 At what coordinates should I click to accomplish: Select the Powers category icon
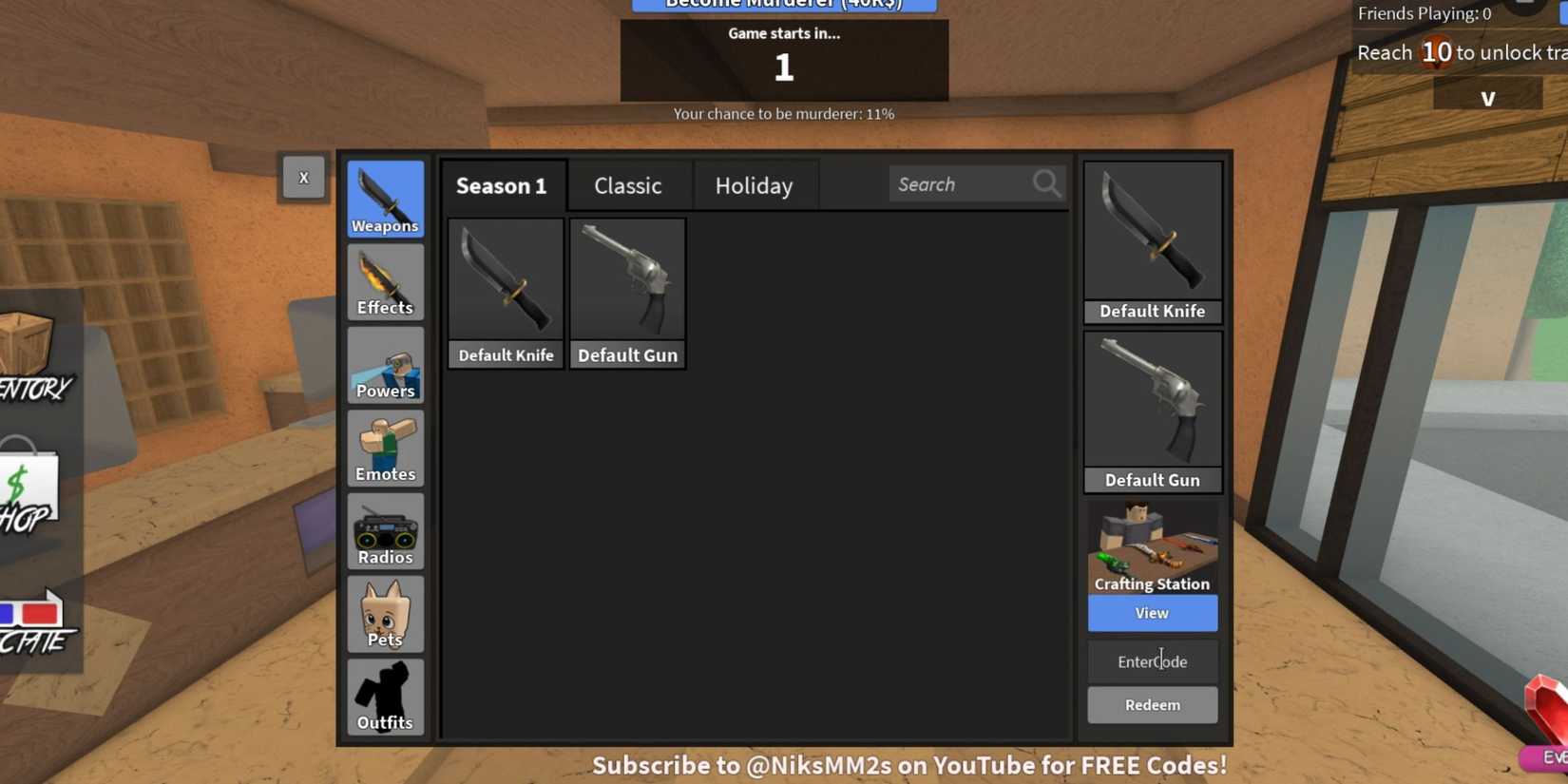[385, 364]
